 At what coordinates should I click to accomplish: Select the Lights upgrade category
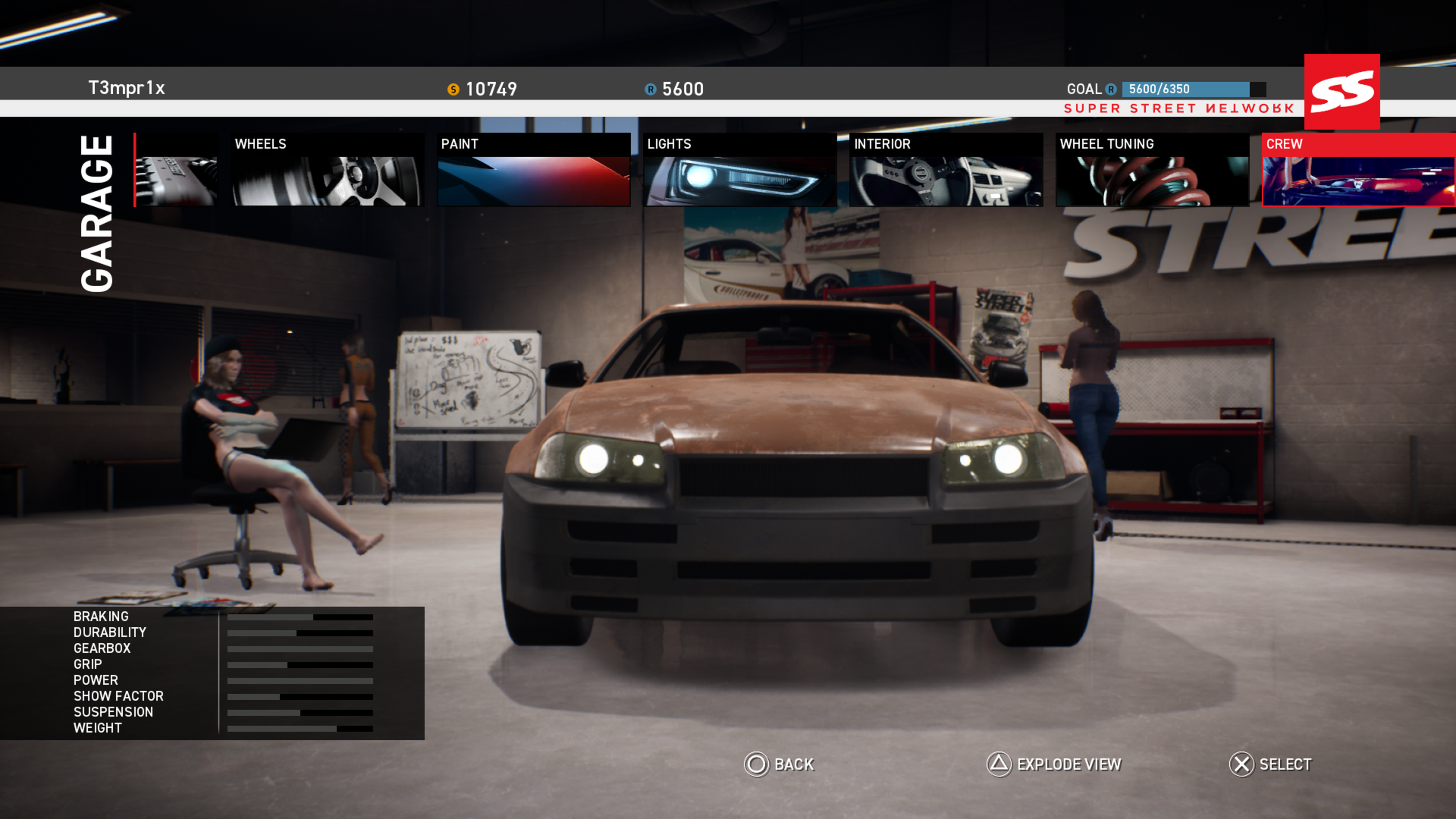pyautogui.click(x=740, y=168)
